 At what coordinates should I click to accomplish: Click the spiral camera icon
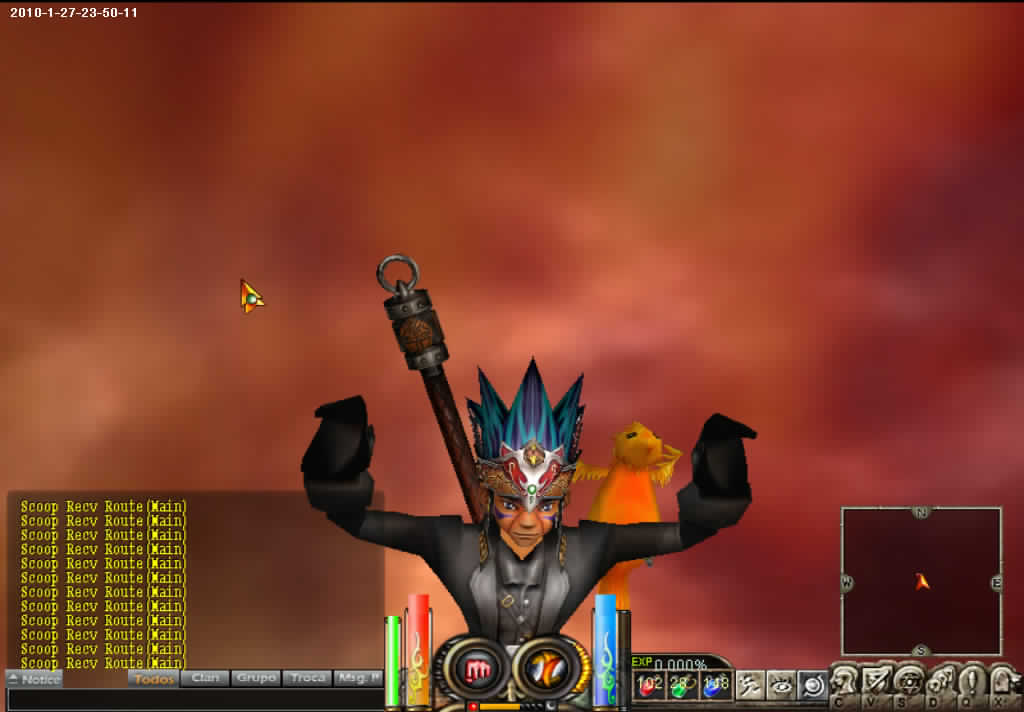coord(812,684)
